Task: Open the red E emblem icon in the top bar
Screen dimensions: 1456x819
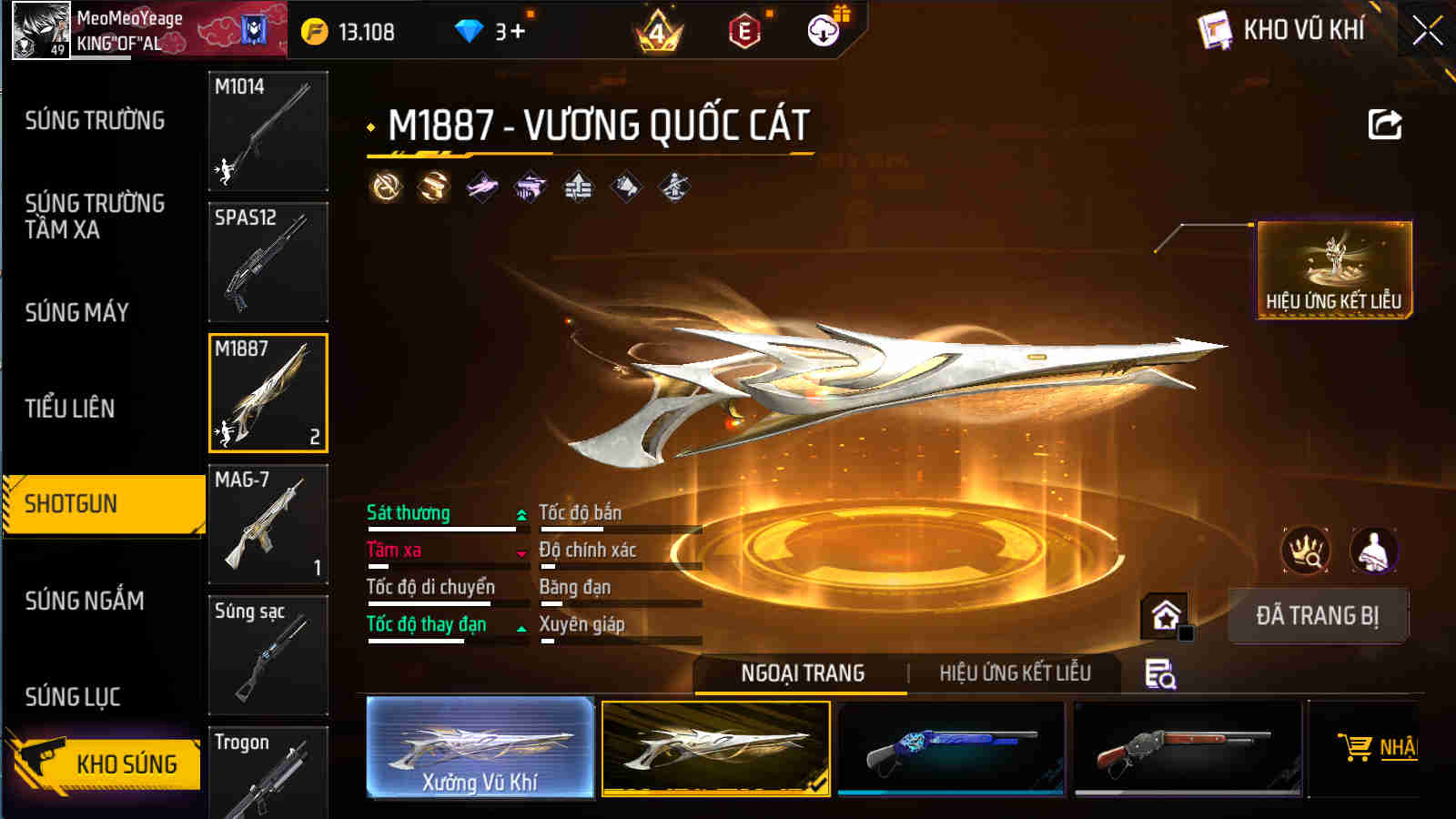Action: pos(743,32)
